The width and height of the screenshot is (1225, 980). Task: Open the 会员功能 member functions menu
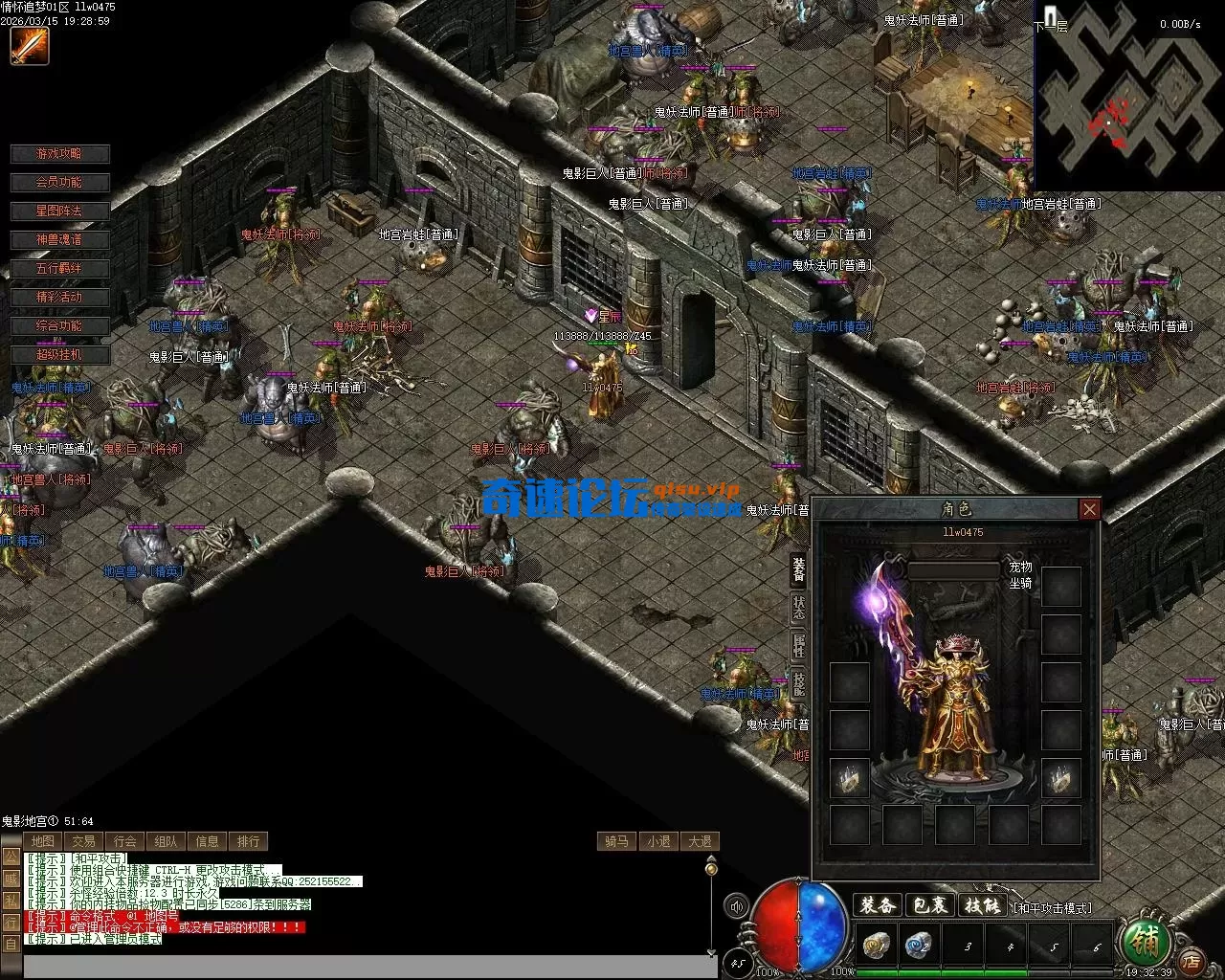pyautogui.click(x=59, y=183)
